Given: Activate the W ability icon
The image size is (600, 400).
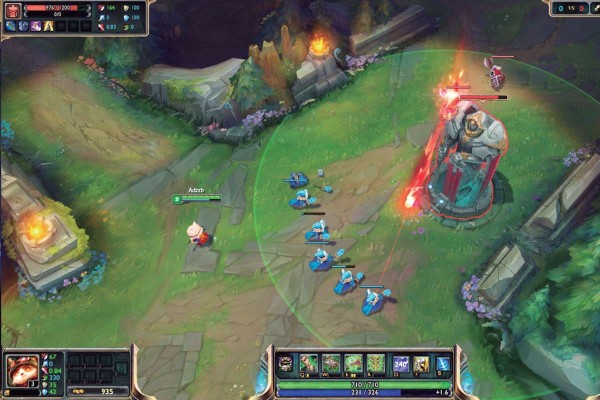Looking at the screenshot, I should (331, 364).
